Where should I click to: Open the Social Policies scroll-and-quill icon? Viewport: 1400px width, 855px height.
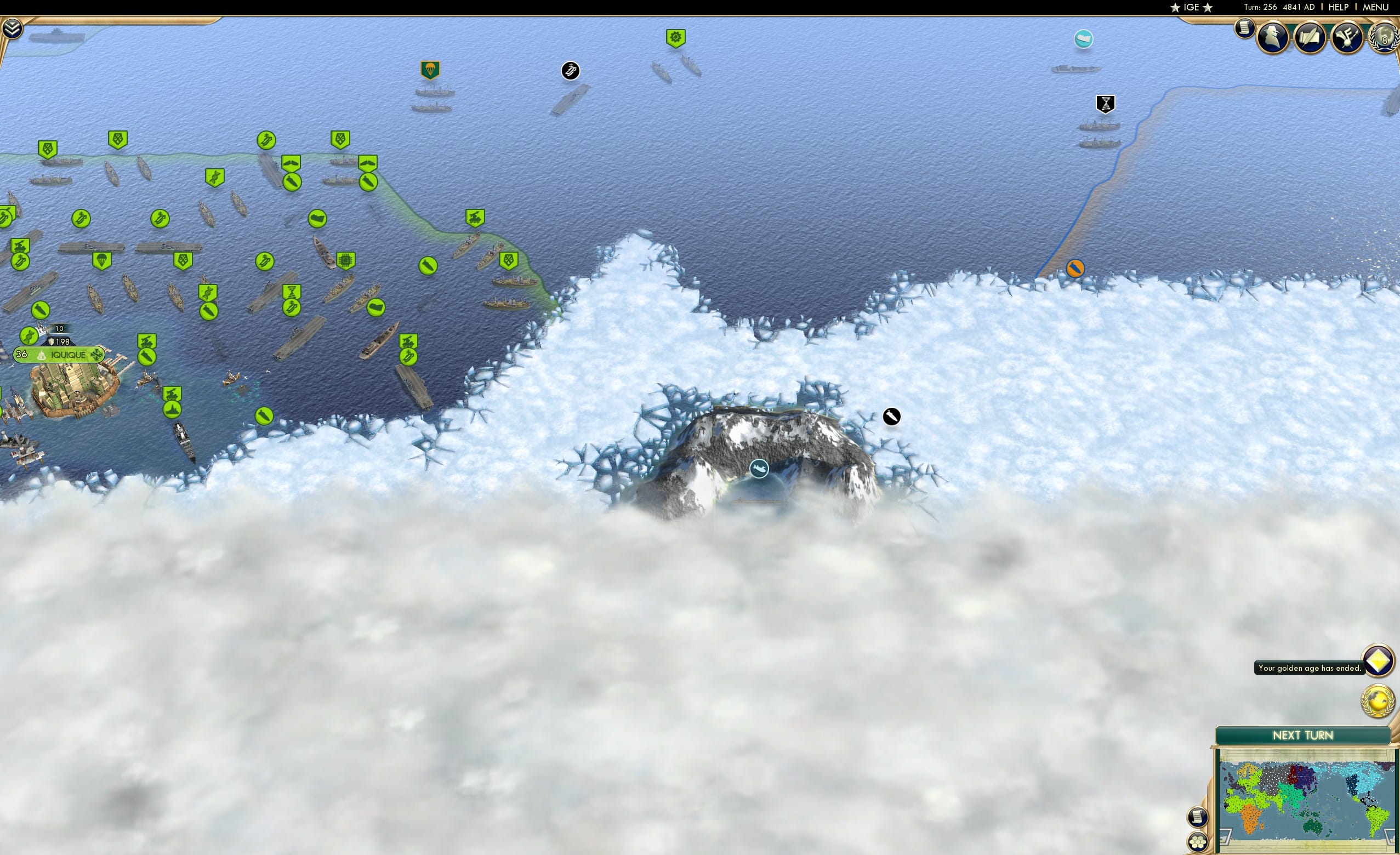coord(1309,38)
